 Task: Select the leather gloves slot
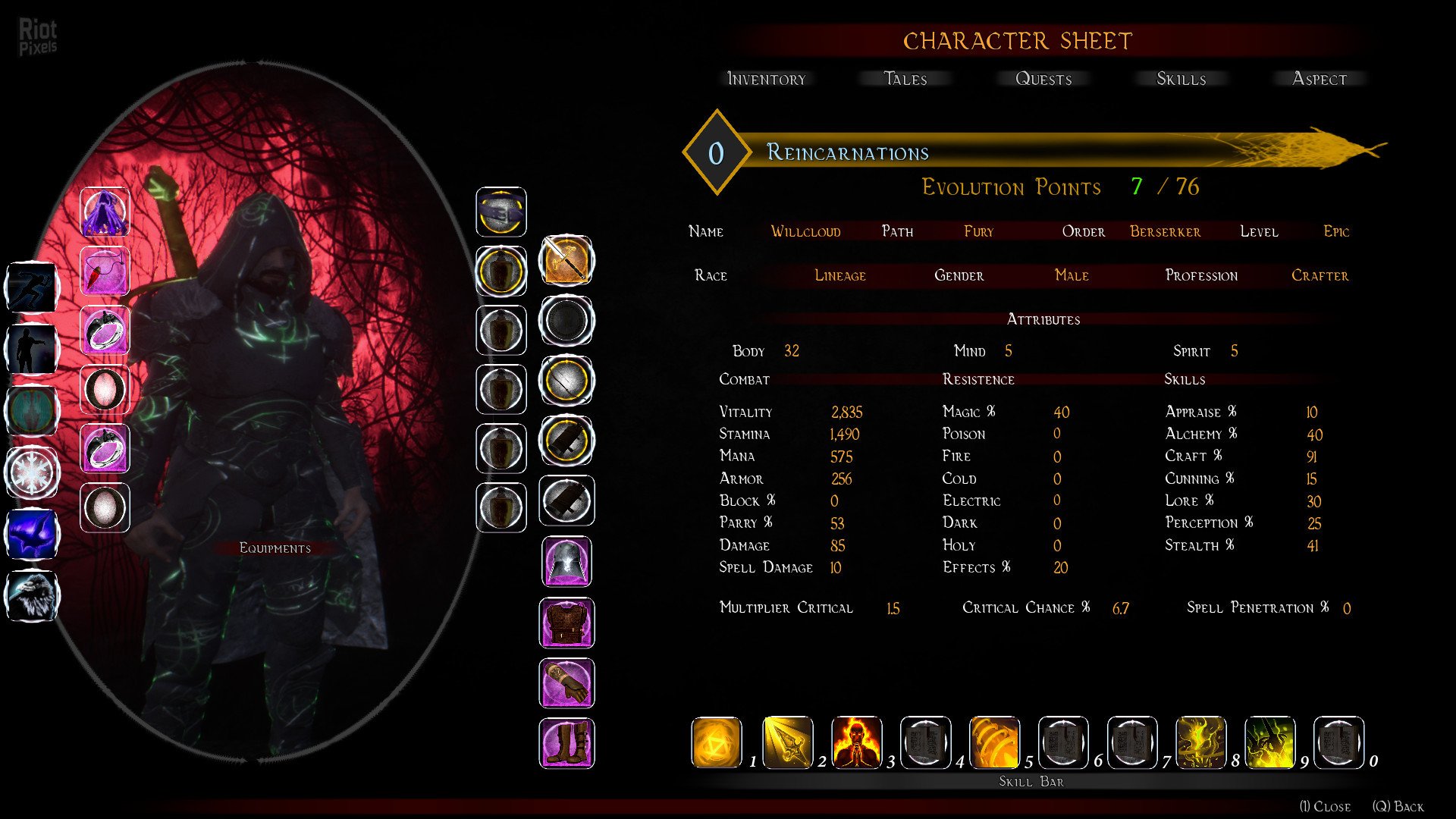tap(566, 682)
